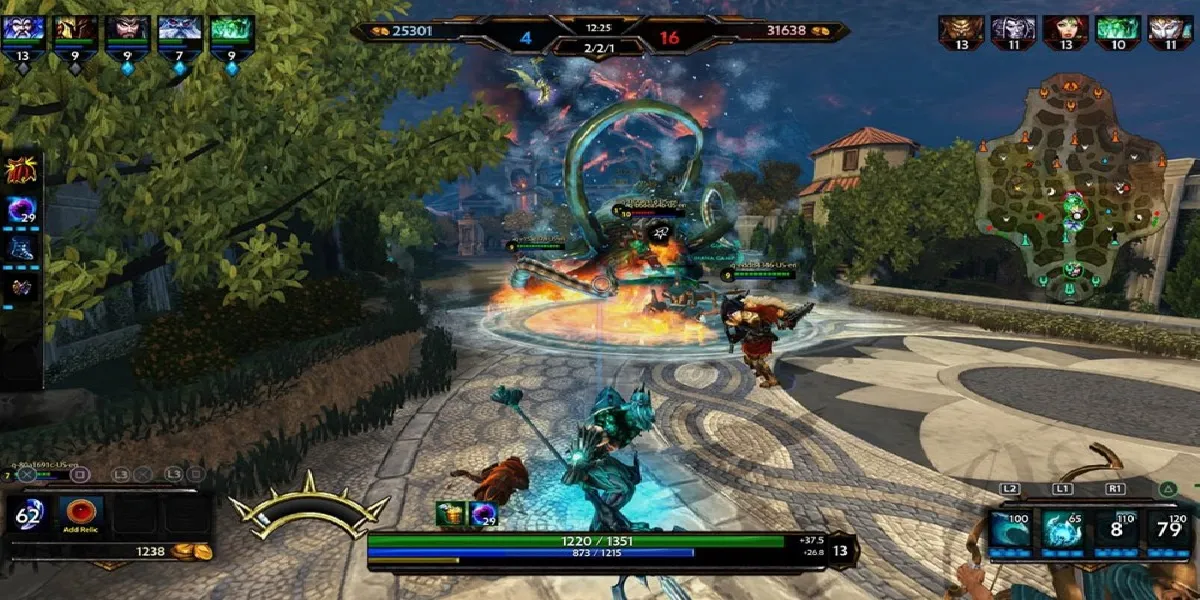This screenshot has height=600, width=1200.
Task: Click the potion buff icon above health bar
Action: pyautogui.click(x=450, y=514)
